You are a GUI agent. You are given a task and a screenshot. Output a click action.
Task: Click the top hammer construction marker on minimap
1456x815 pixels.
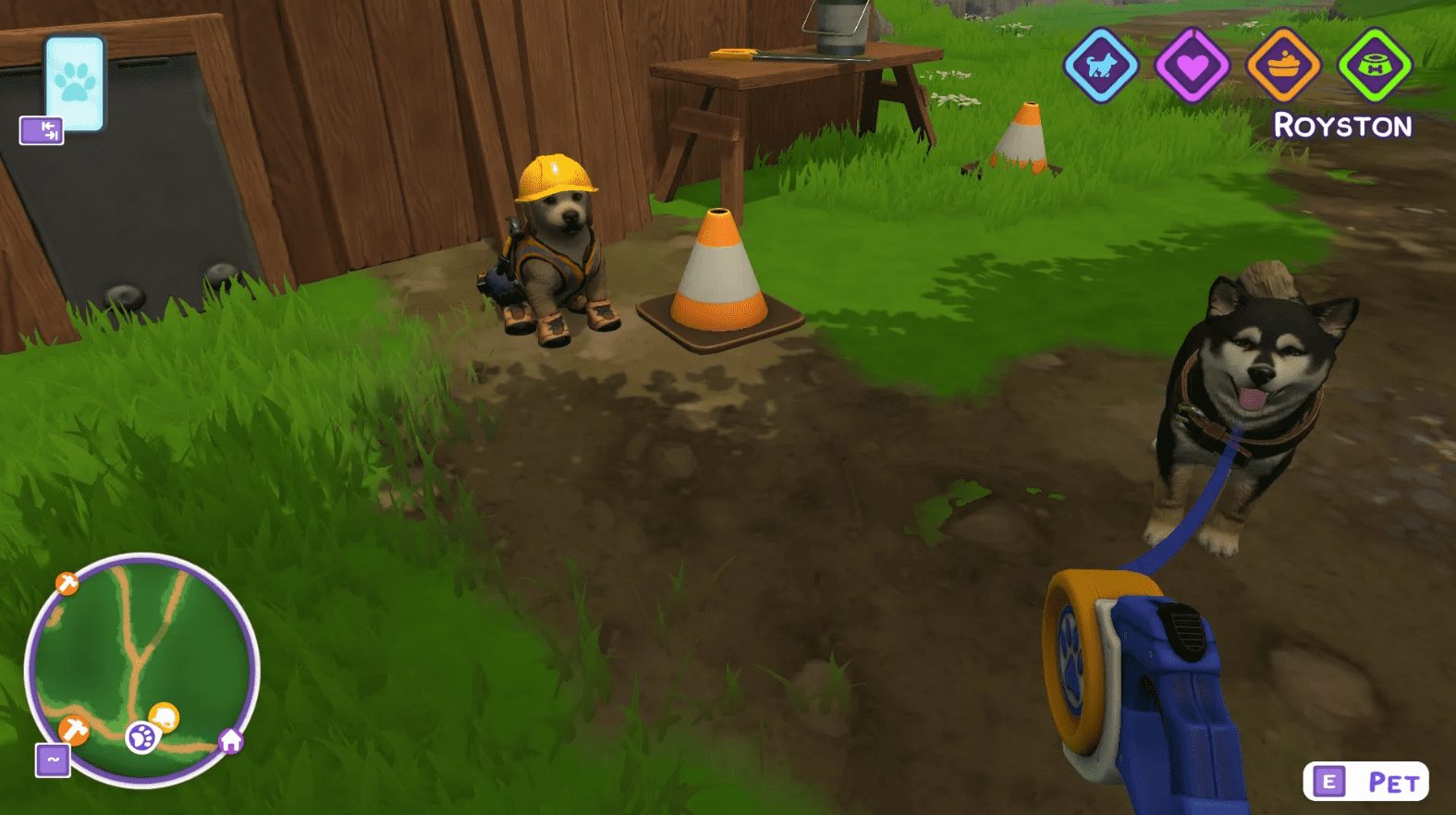(65, 584)
